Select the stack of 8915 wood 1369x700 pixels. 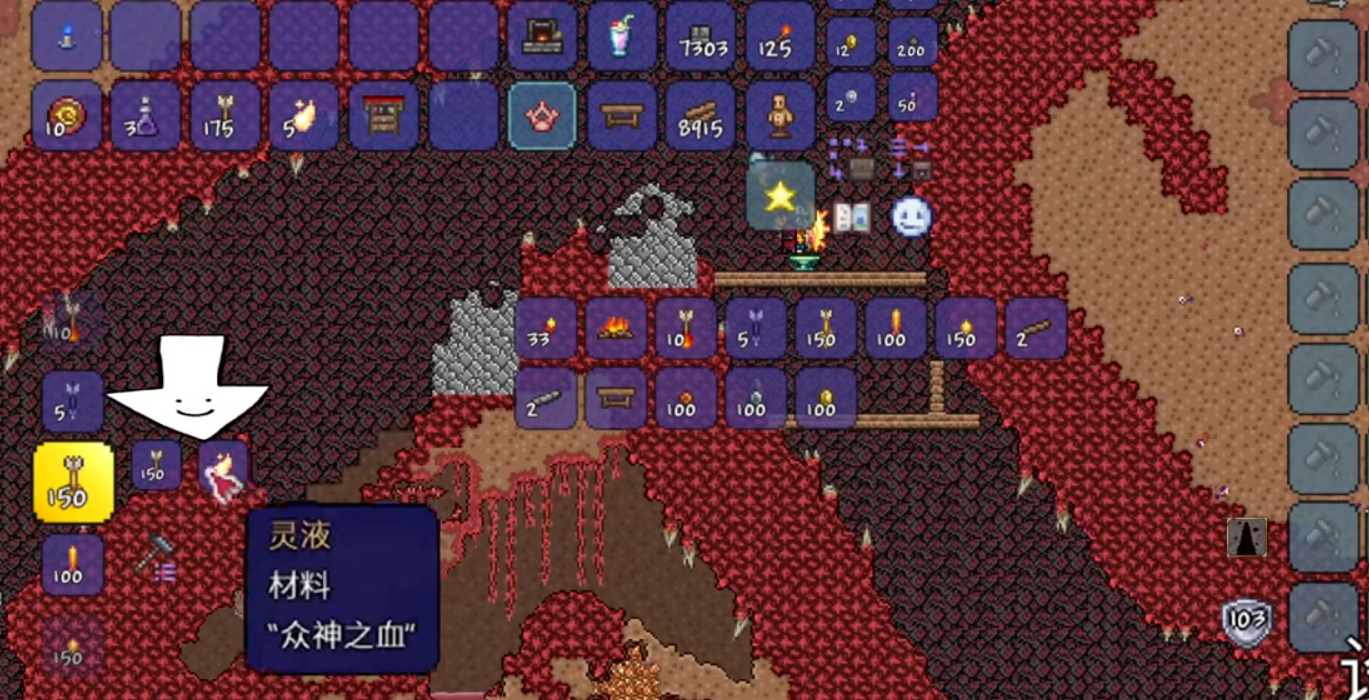700,117
